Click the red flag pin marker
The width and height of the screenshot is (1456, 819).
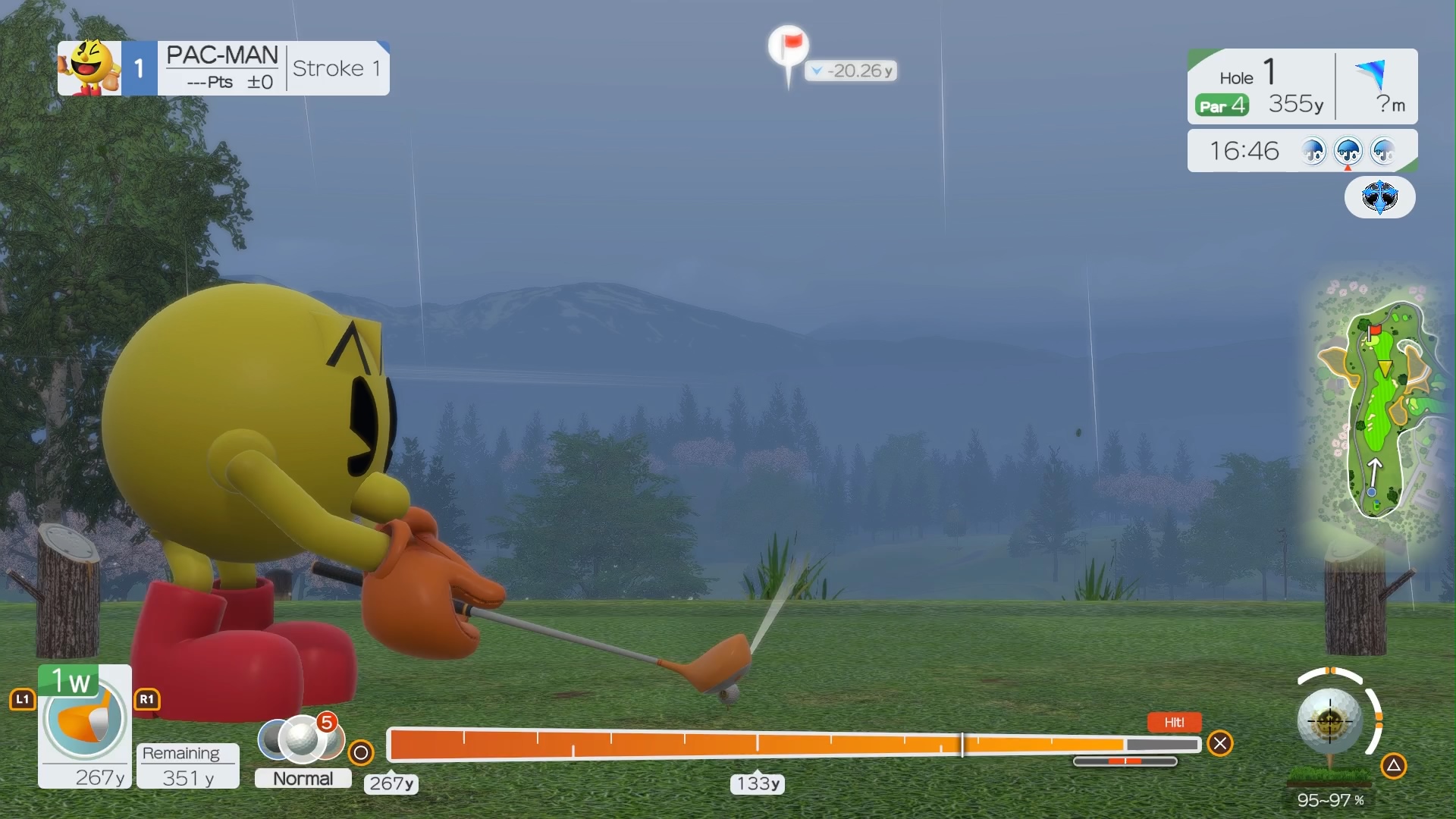[789, 45]
